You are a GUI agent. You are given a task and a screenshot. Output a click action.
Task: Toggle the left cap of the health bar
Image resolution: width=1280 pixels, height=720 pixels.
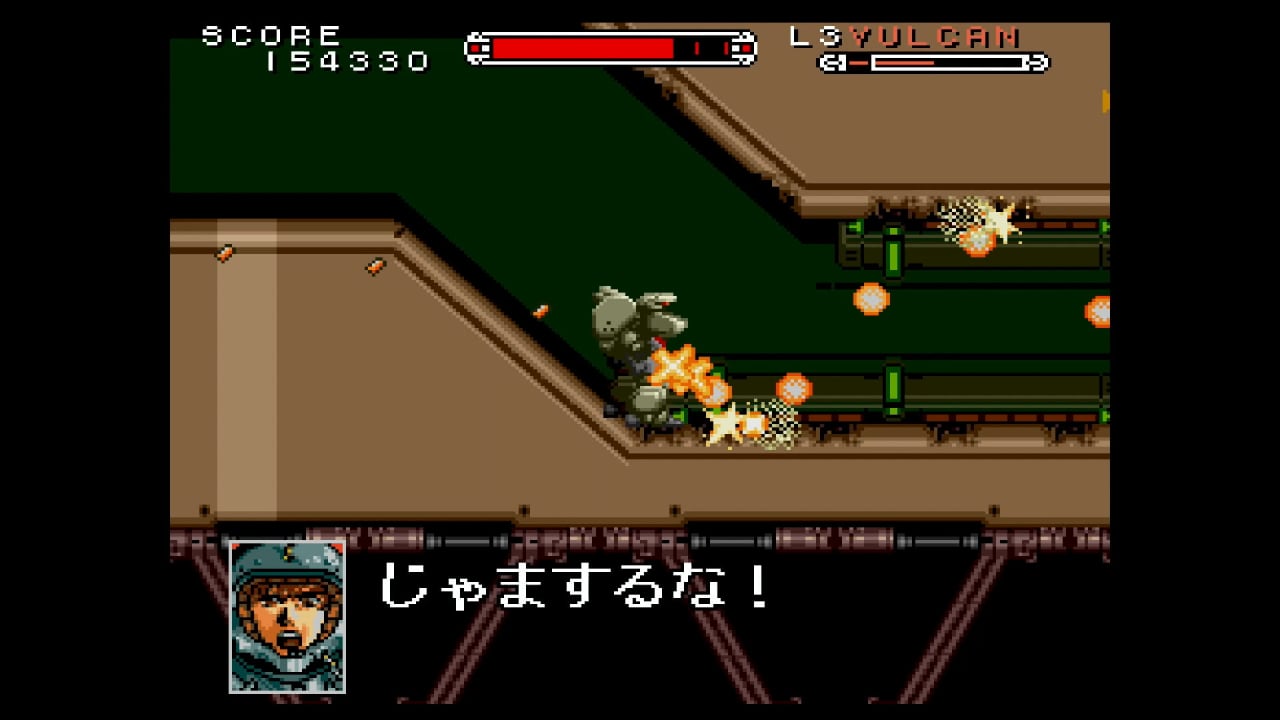pos(477,47)
